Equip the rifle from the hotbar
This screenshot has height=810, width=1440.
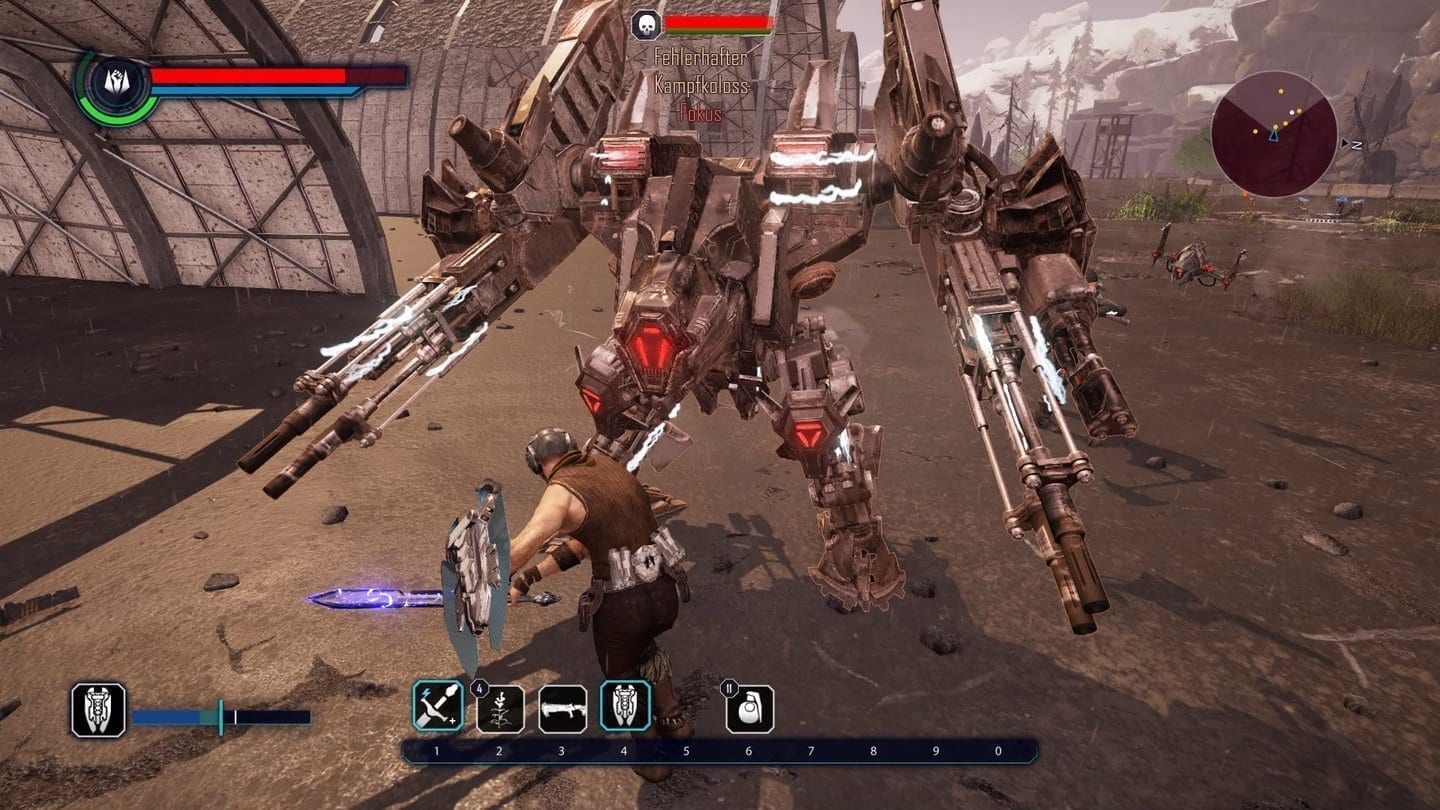coord(562,708)
